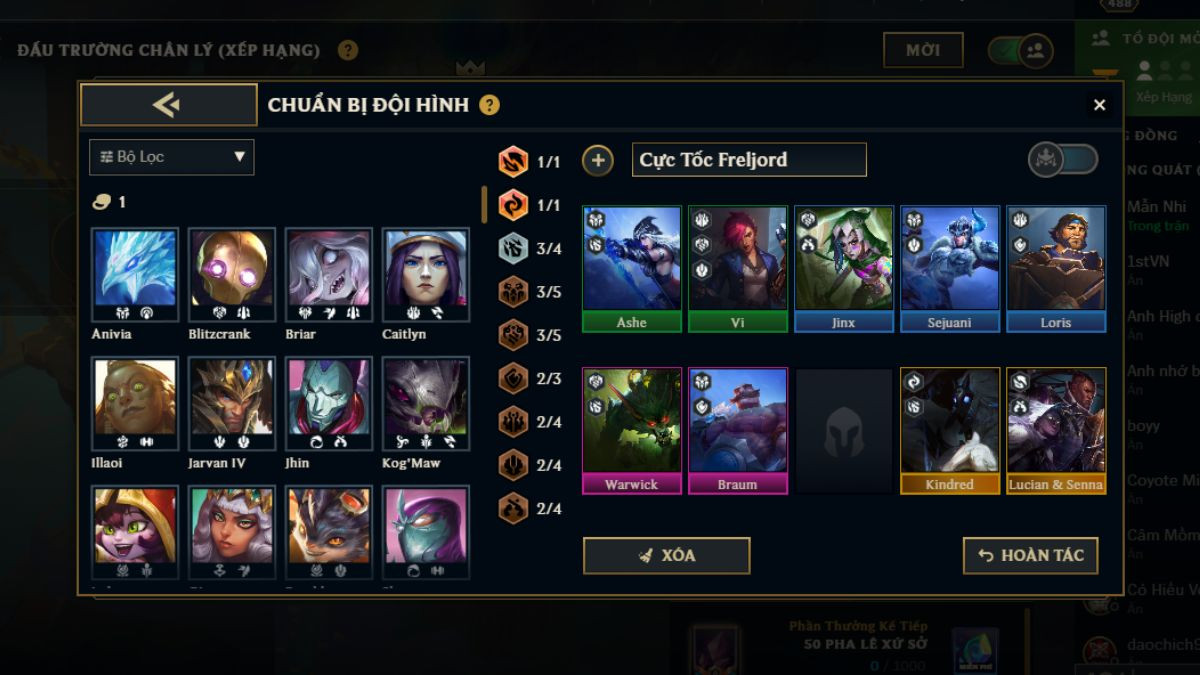Click Ashe in the team lineup
The height and width of the screenshot is (675, 1200).
point(632,268)
